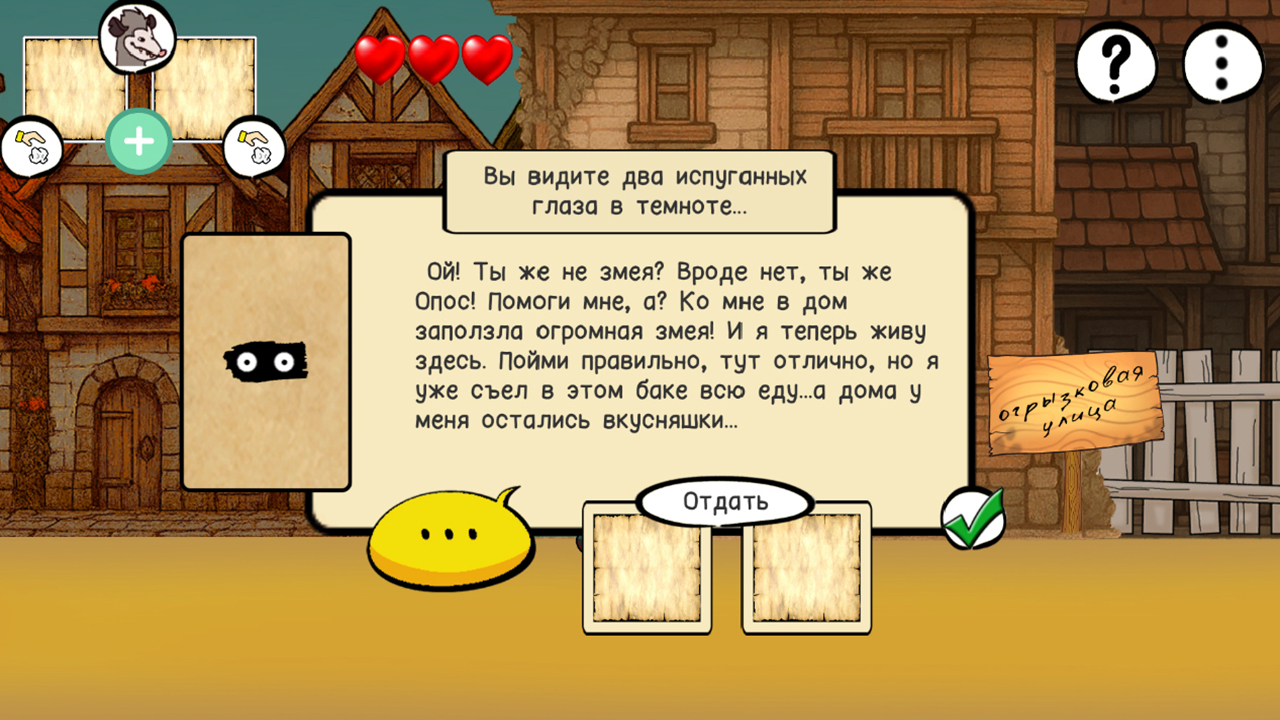
Task: Click the dialog title about frightened eyes
Action: click(x=638, y=190)
